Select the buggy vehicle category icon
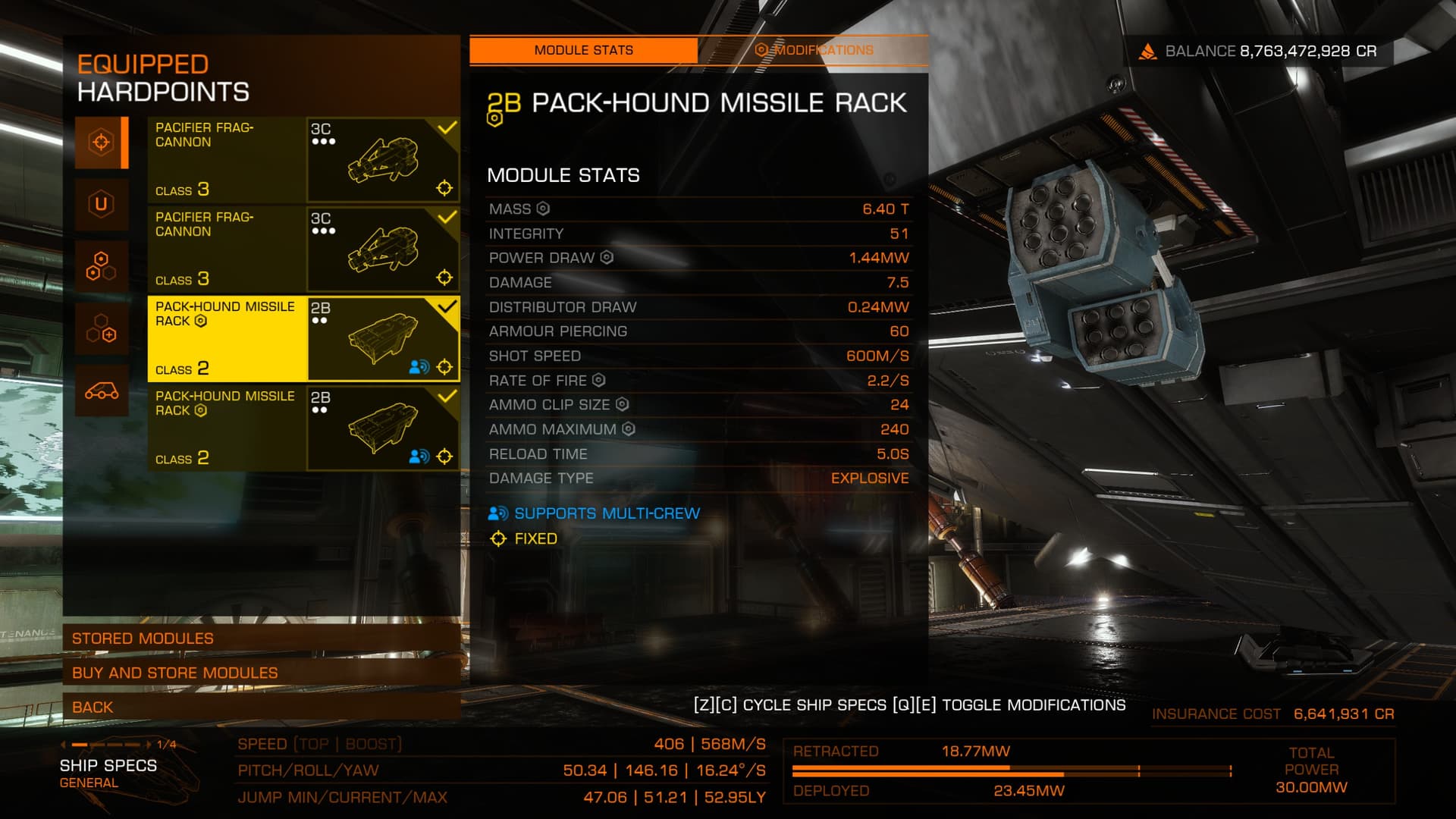The width and height of the screenshot is (1456, 819). coord(101,391)
